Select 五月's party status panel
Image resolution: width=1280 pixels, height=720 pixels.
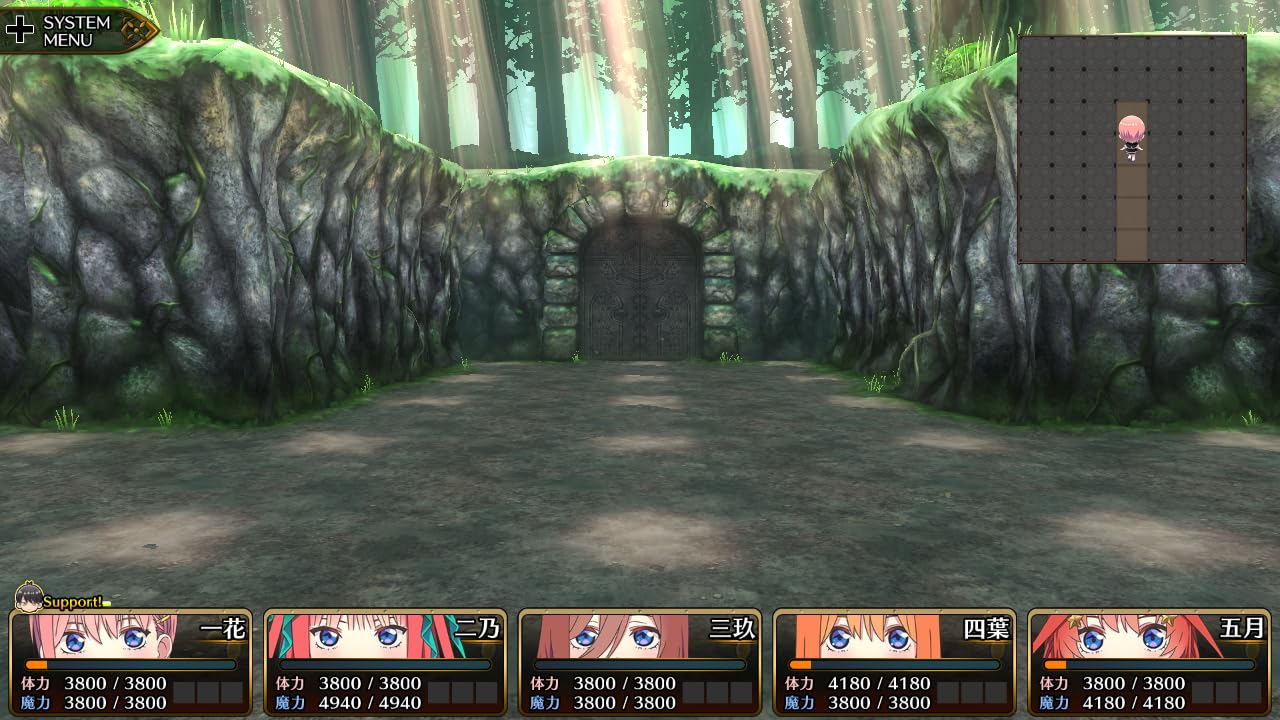tap(1150, 662)
